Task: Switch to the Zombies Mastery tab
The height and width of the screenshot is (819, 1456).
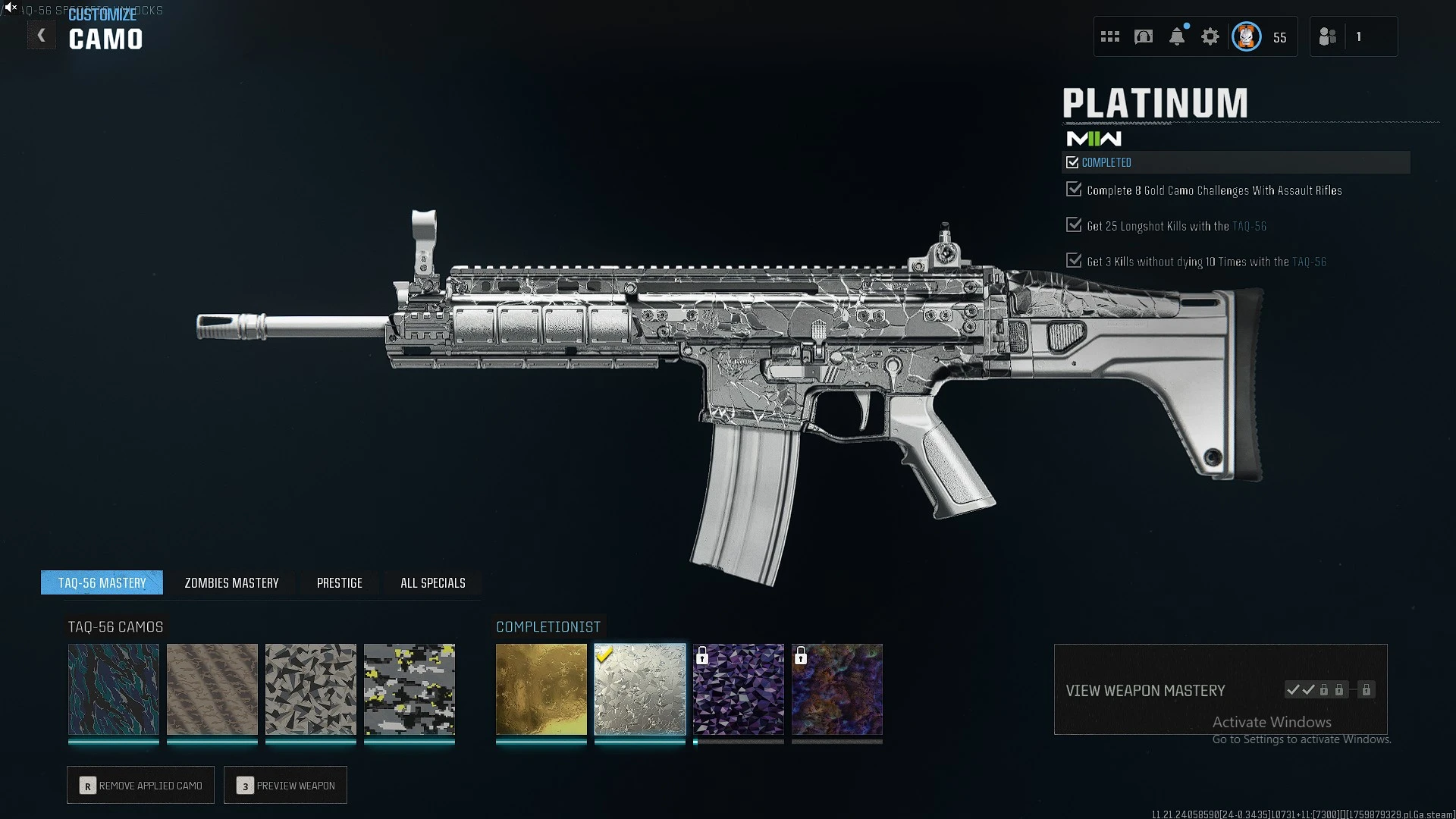Action: 231,583
